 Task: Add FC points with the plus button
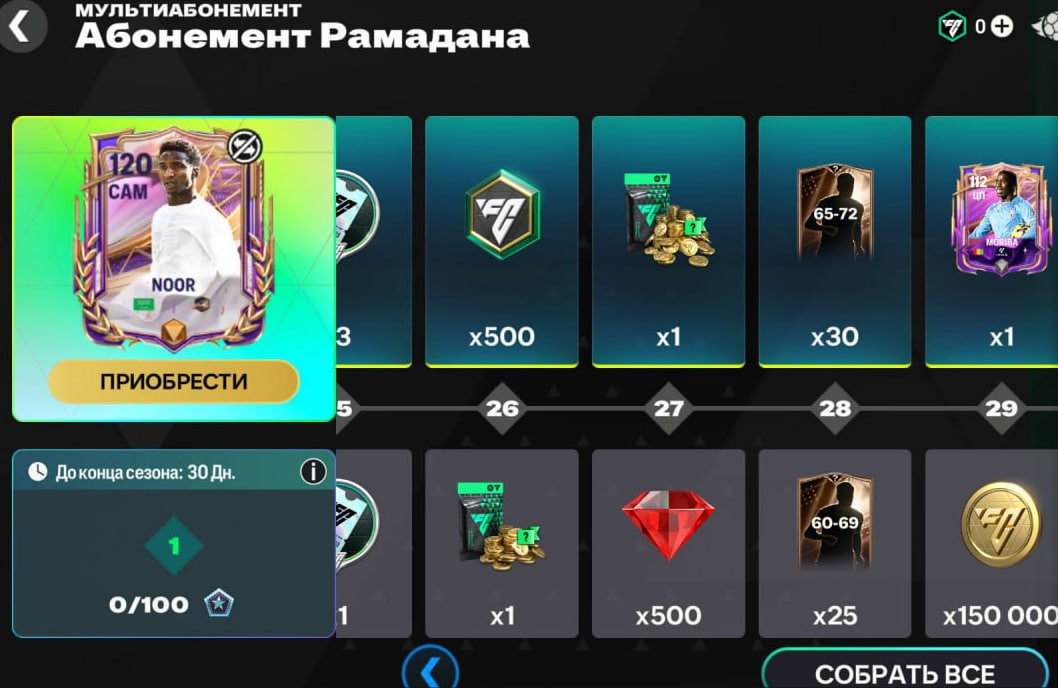click(x=1001, y=27)
